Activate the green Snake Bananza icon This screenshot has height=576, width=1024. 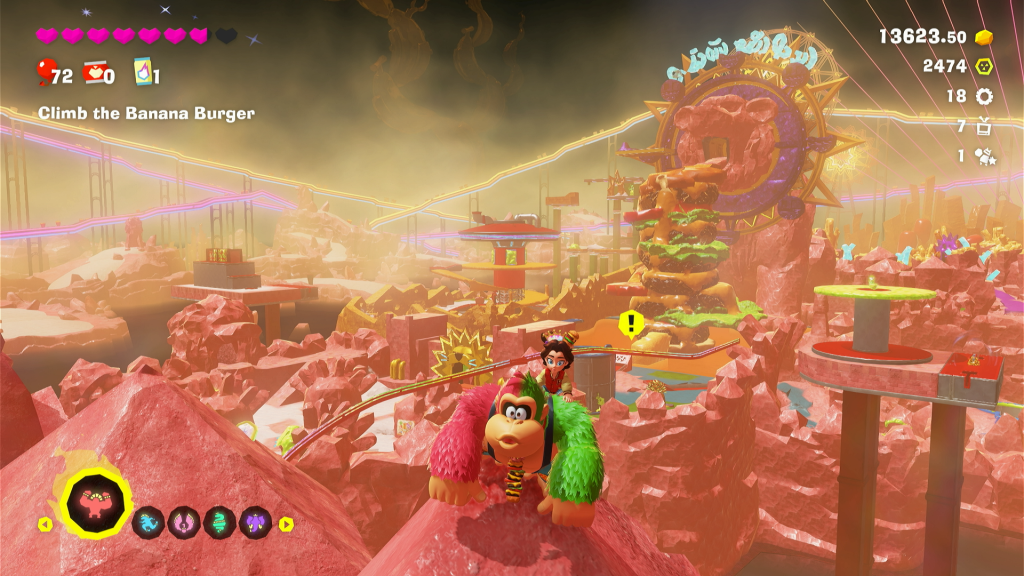pyautogui.click(x=219, y=521)
